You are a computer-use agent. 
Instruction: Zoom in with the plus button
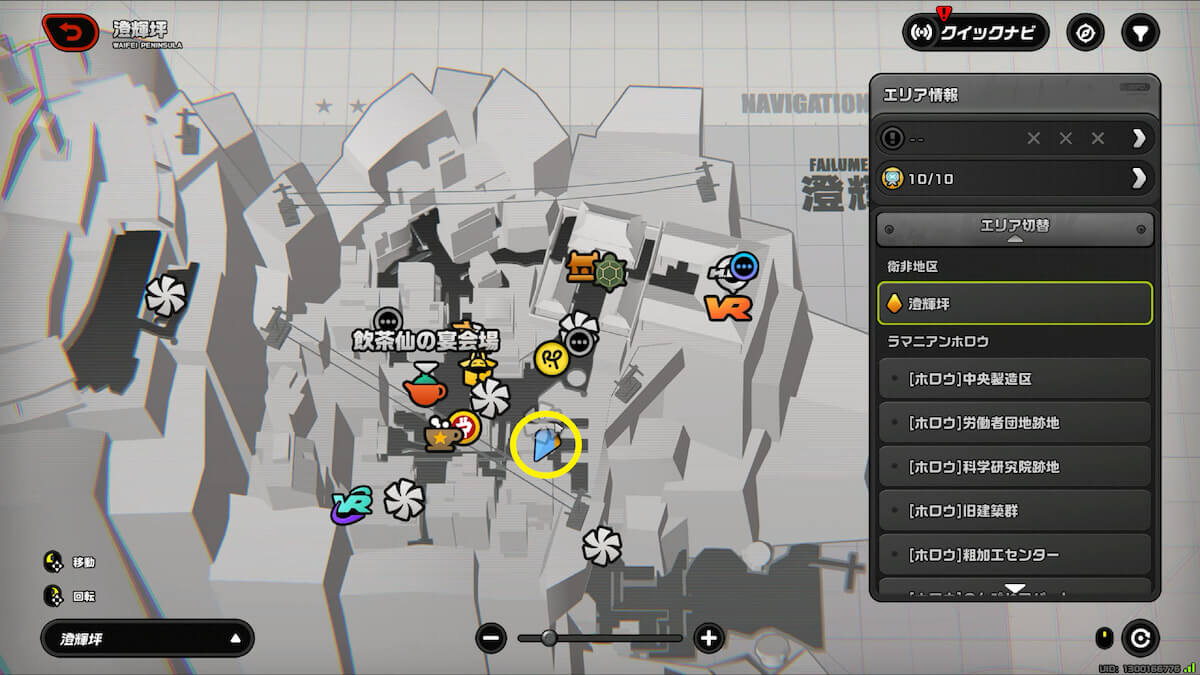pos(709,638)
